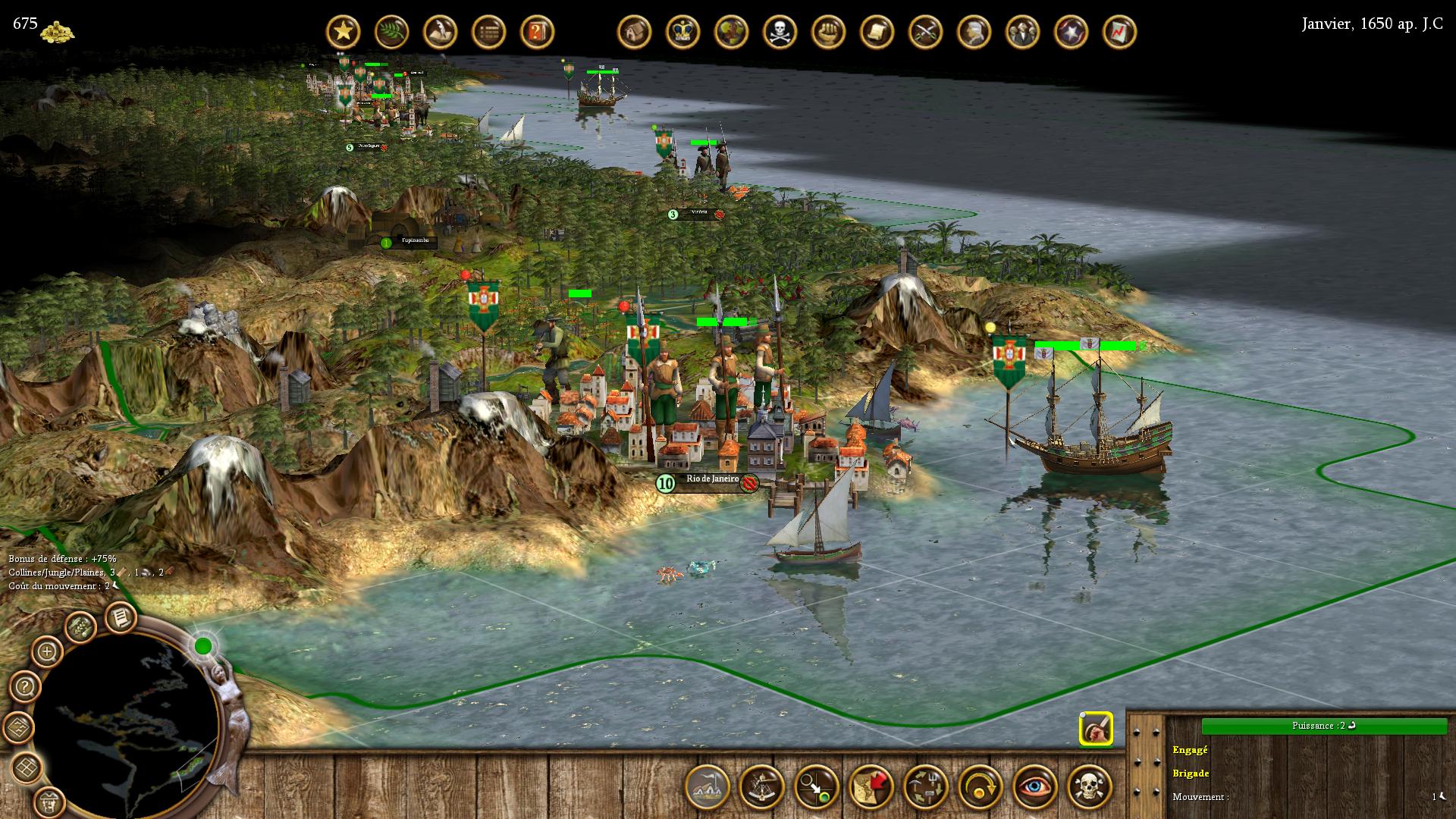Screen dimensions: 1456x819
Task: Open the star shield button in top bar
Action: (1071, 32)
